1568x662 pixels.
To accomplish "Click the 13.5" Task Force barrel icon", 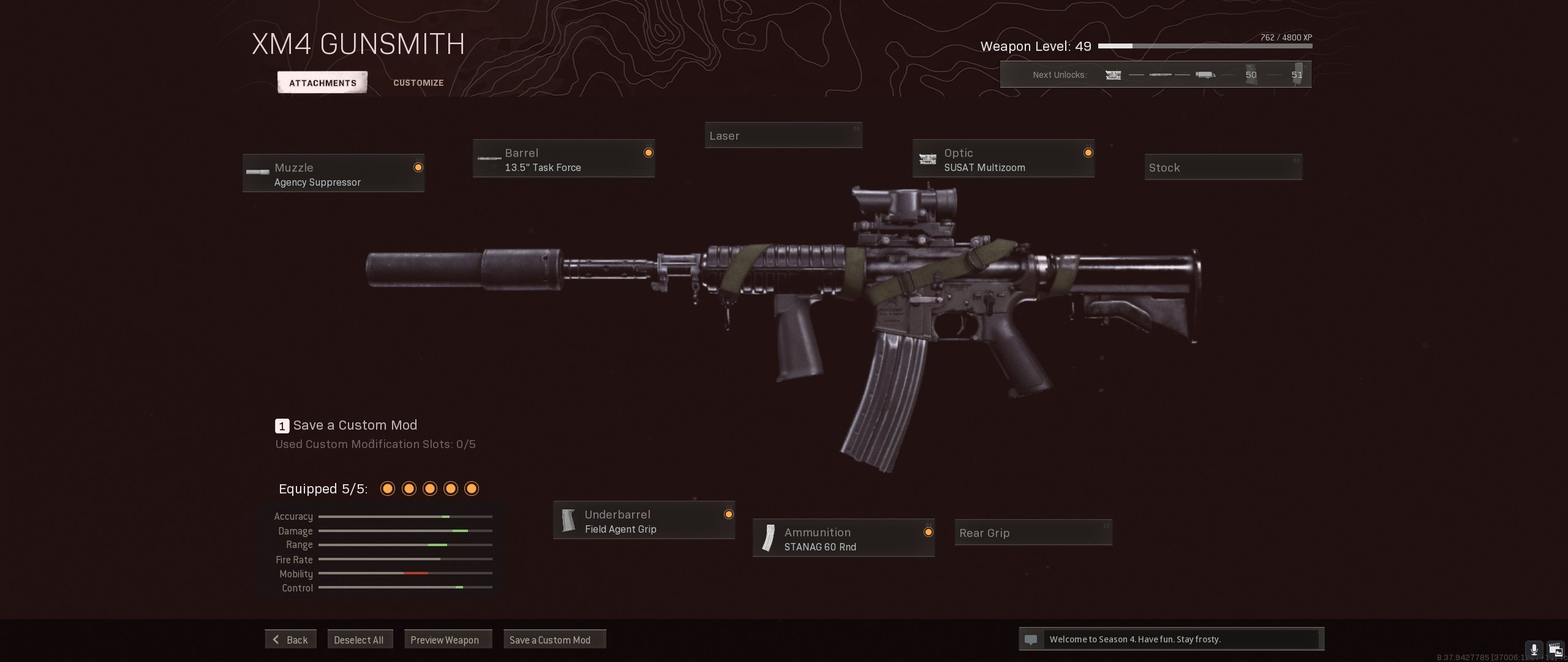I will (x=489, y=158).
